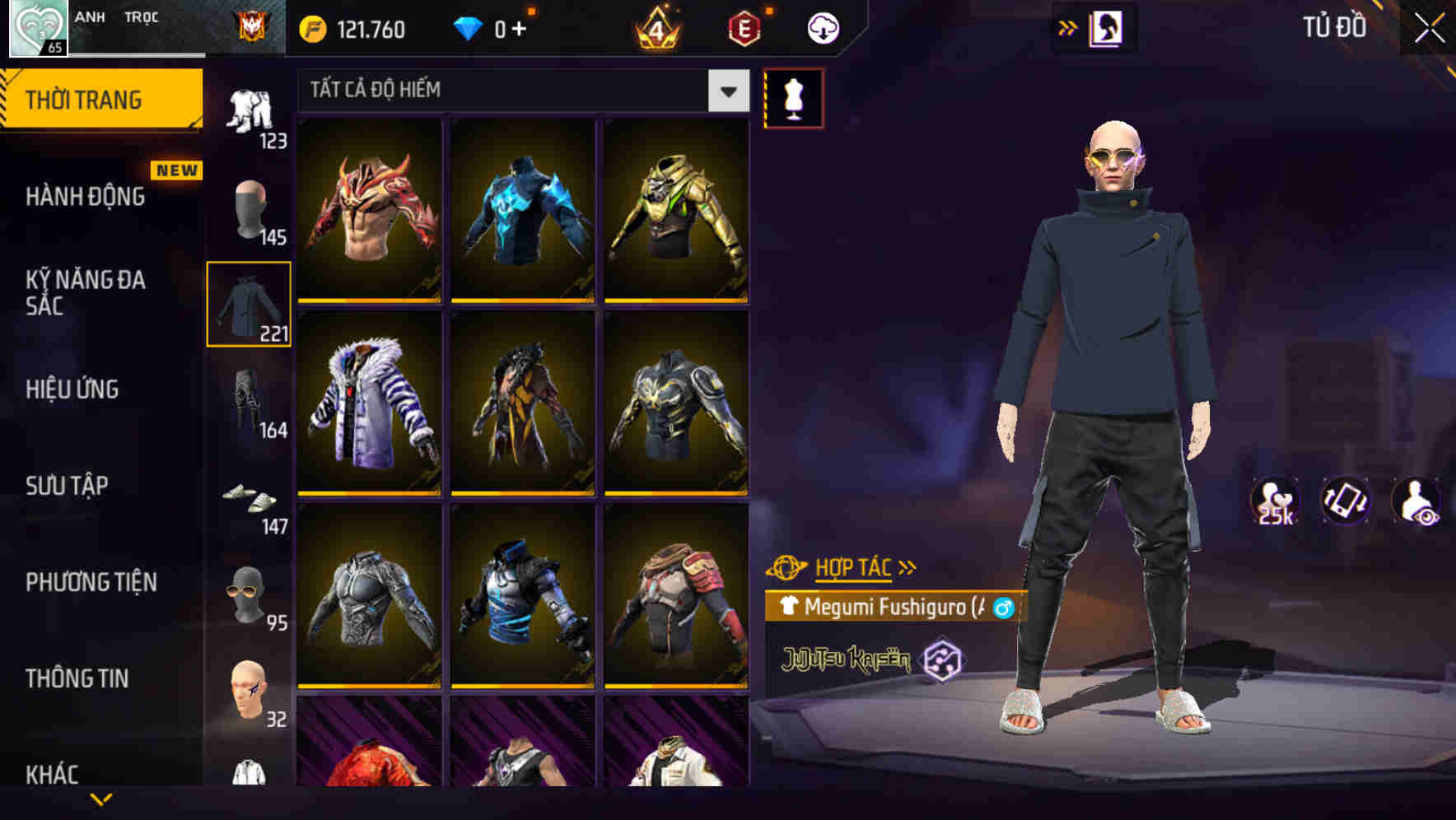Expand the sidebar with the bottom chevron
Image resolution: width=1456 pixels, height=820 pixels.
[101, 797]
